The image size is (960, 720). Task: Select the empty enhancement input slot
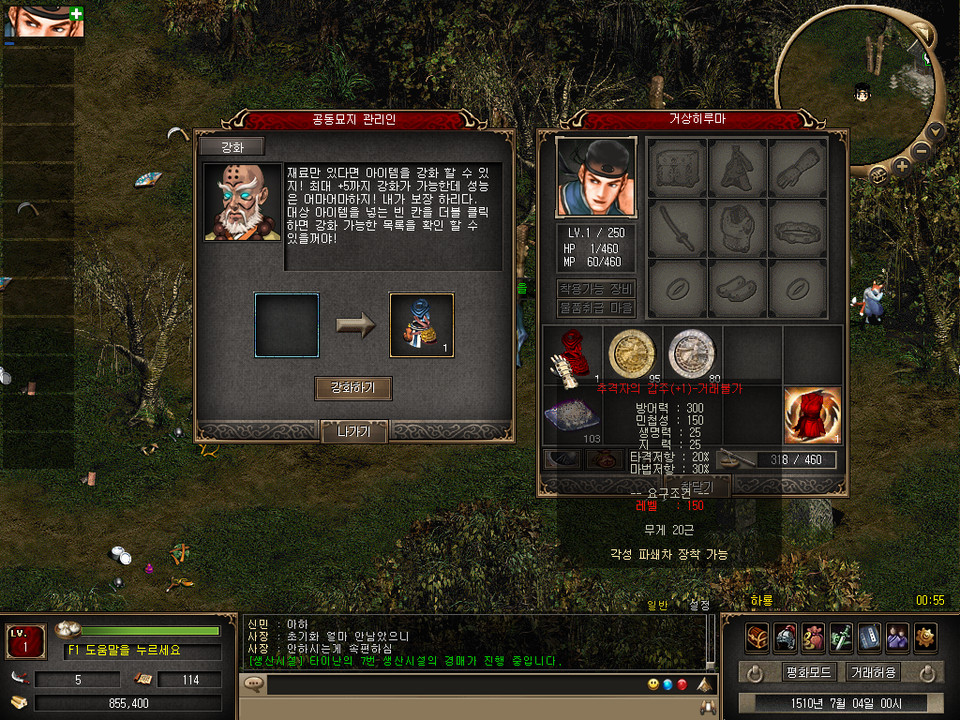point(287,325)
